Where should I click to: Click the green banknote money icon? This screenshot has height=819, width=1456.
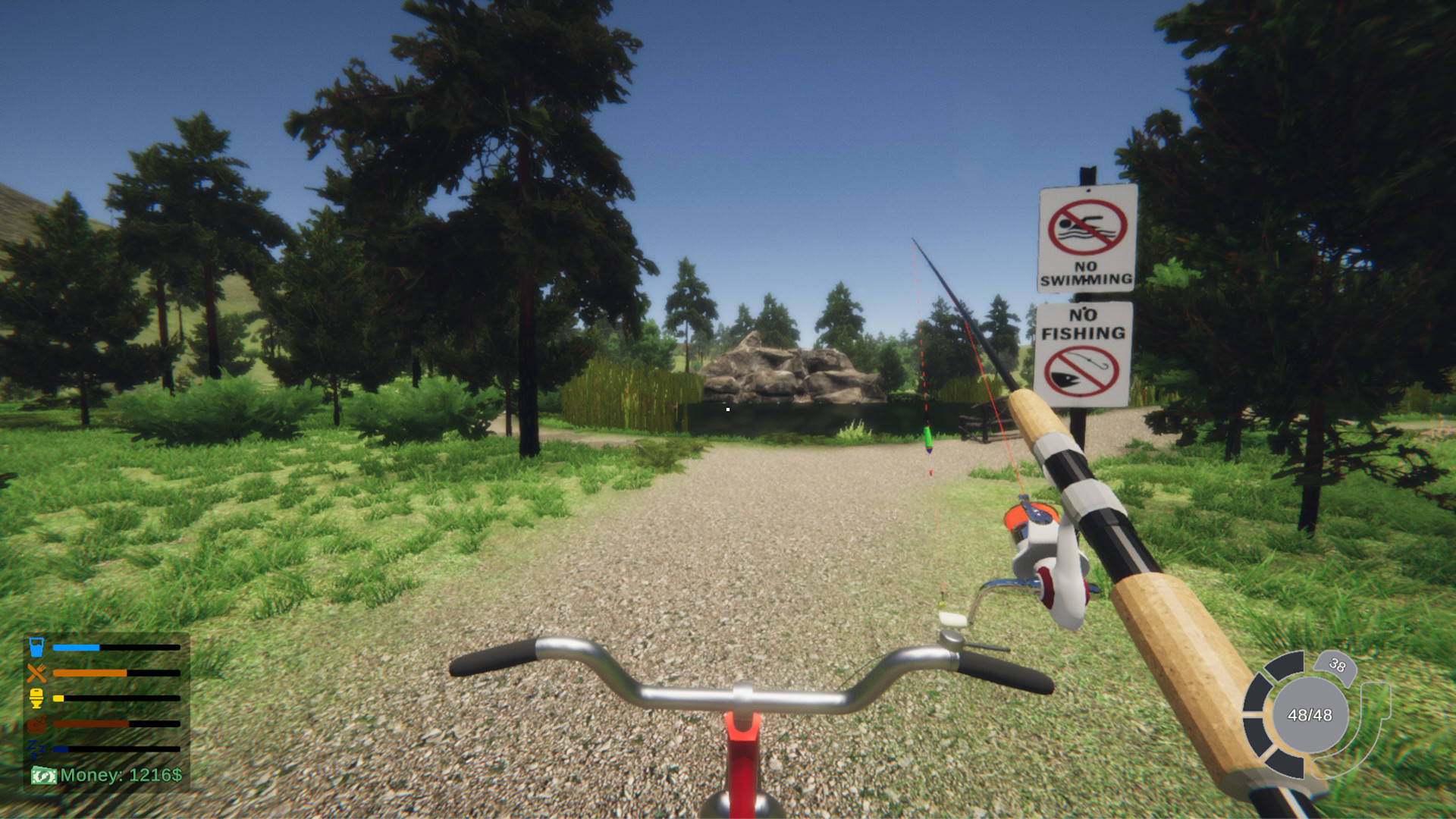(x=45, y=776)
